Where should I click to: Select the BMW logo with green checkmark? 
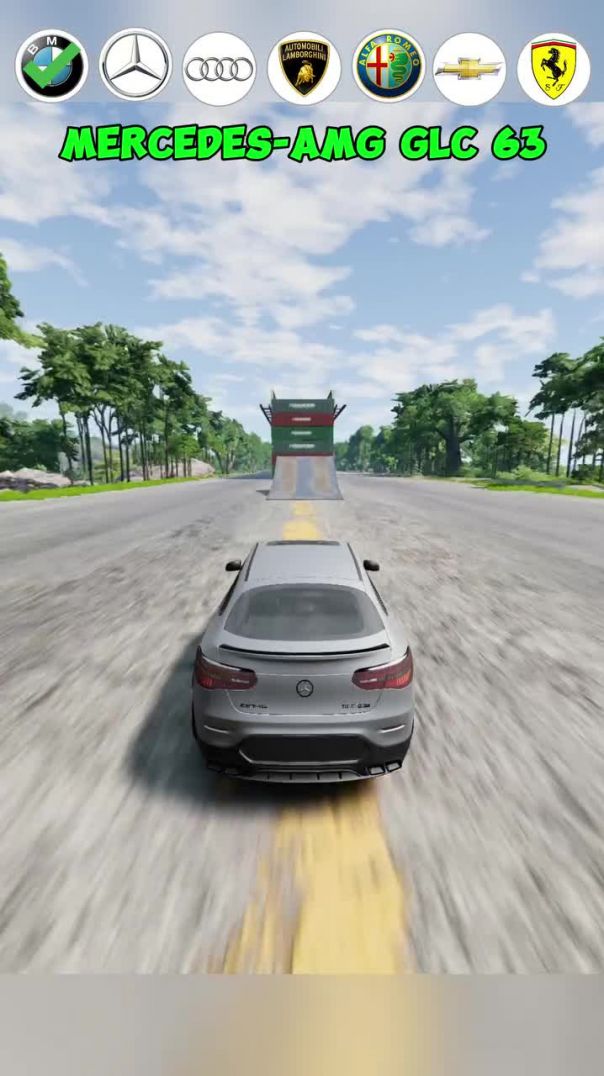pyautogui.click(x=52, y=67)
